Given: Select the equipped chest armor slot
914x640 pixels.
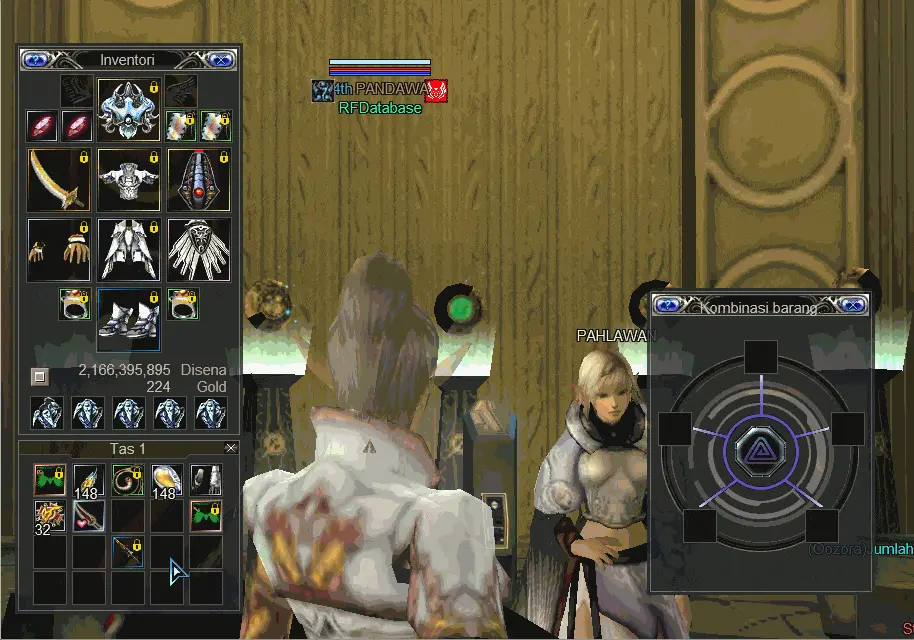Looking at the screenshot, I should click(129, 180).
